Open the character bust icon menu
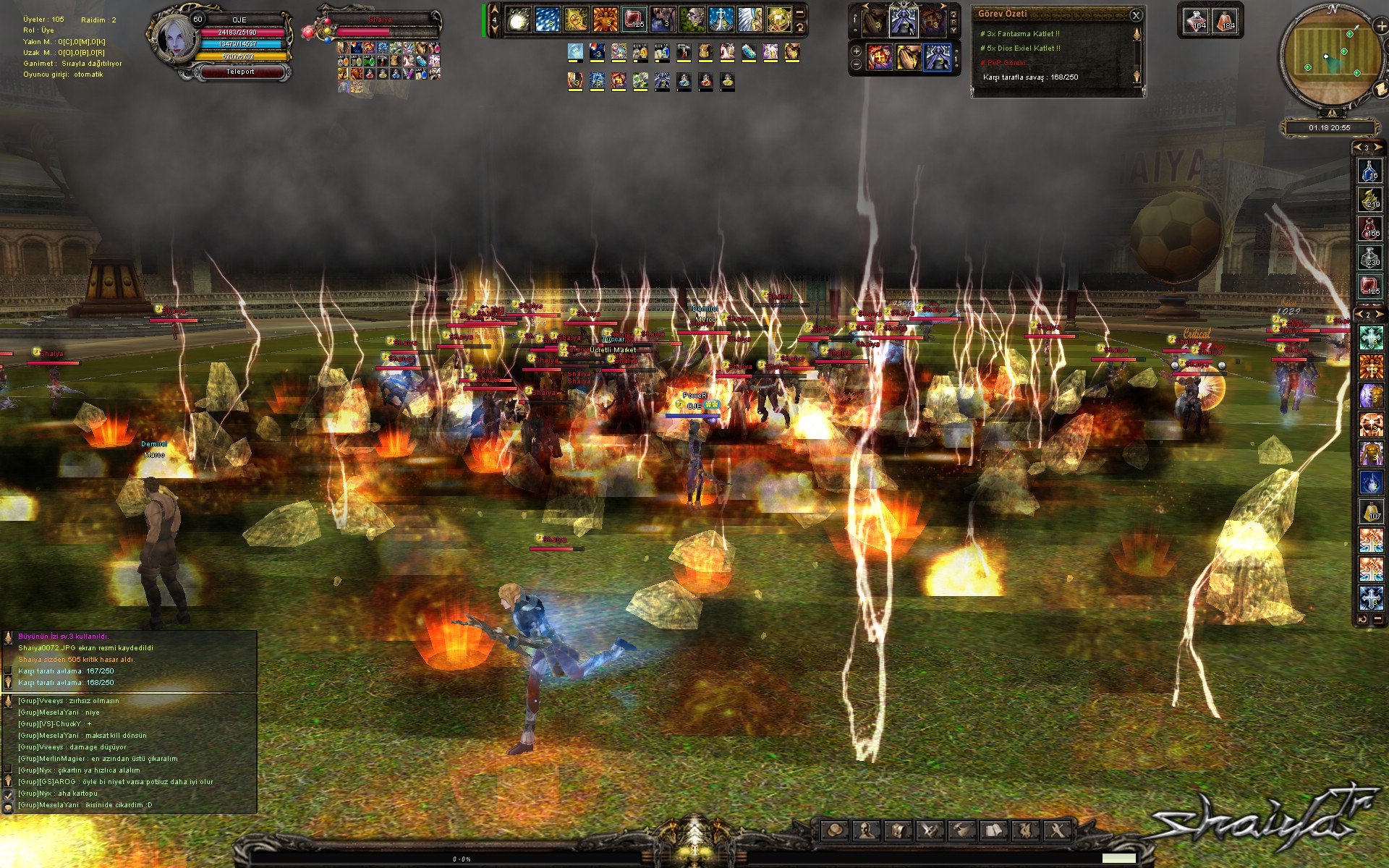 [867, 830]
